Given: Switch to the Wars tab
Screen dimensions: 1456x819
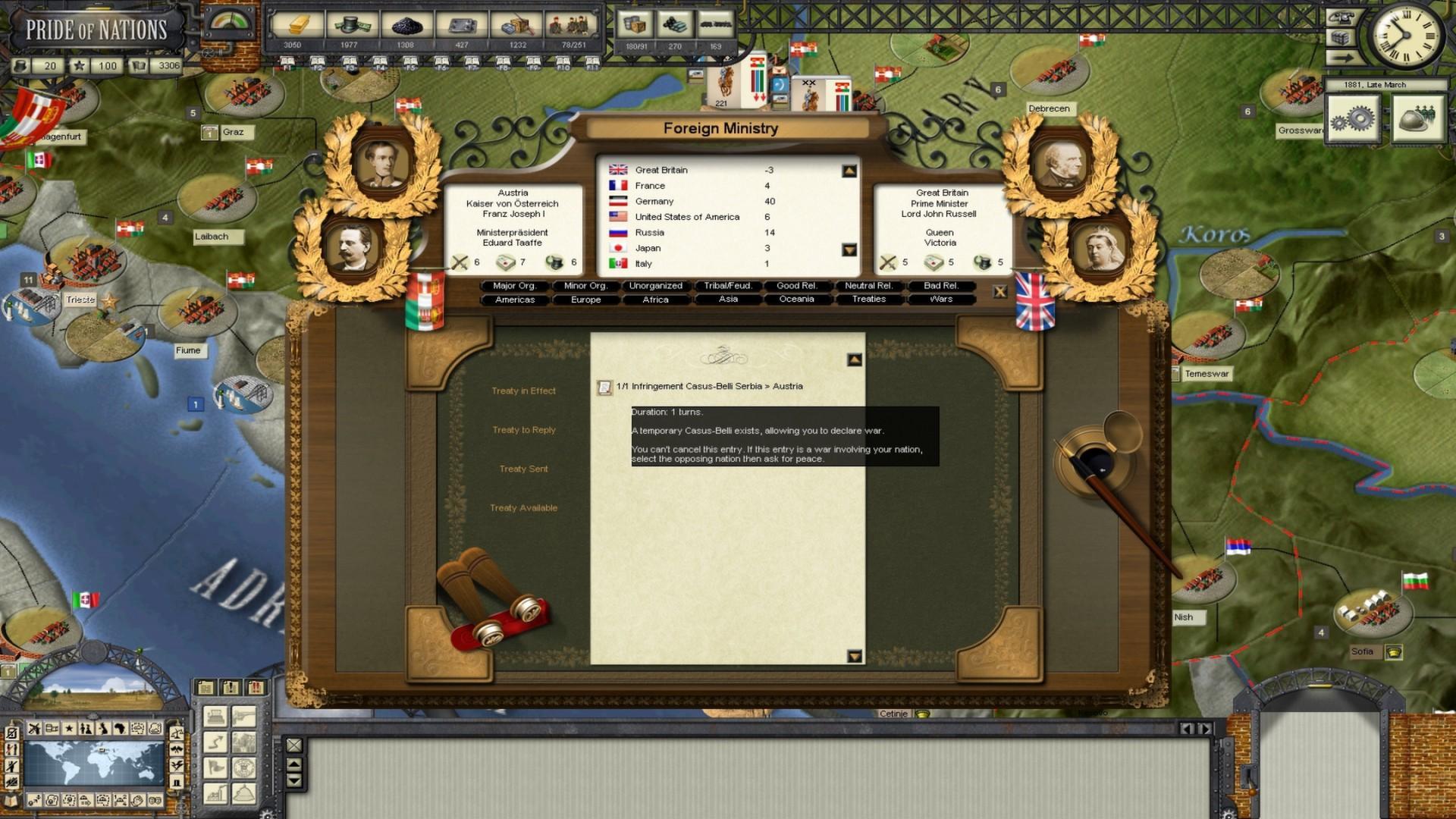Looking at the screenshot, I should 941,299.
